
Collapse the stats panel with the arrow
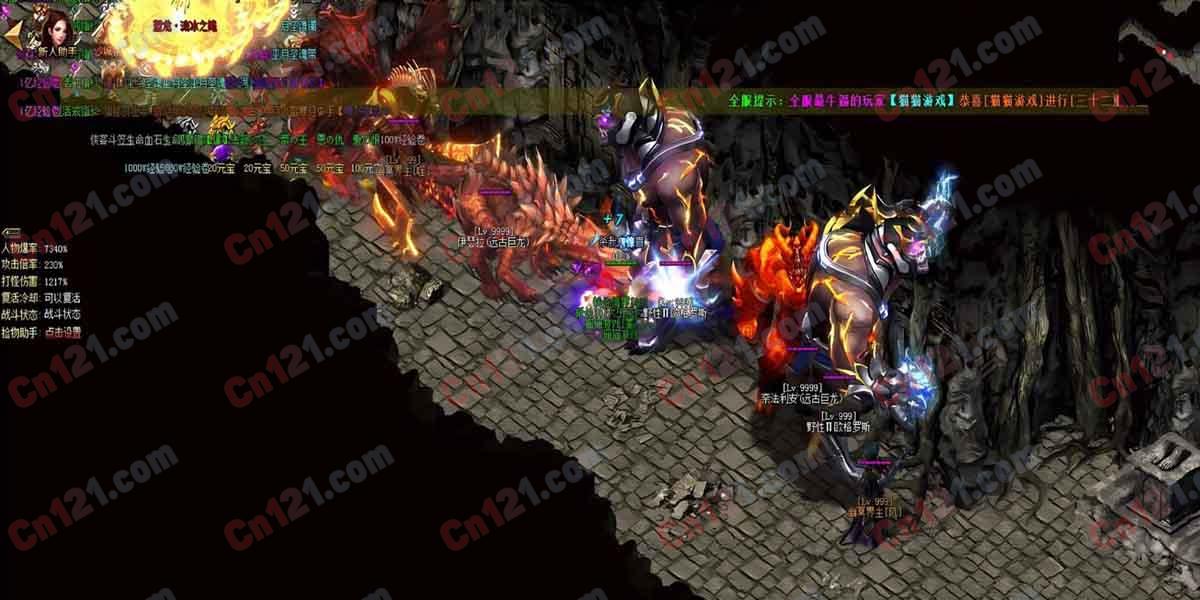[11, 232]
